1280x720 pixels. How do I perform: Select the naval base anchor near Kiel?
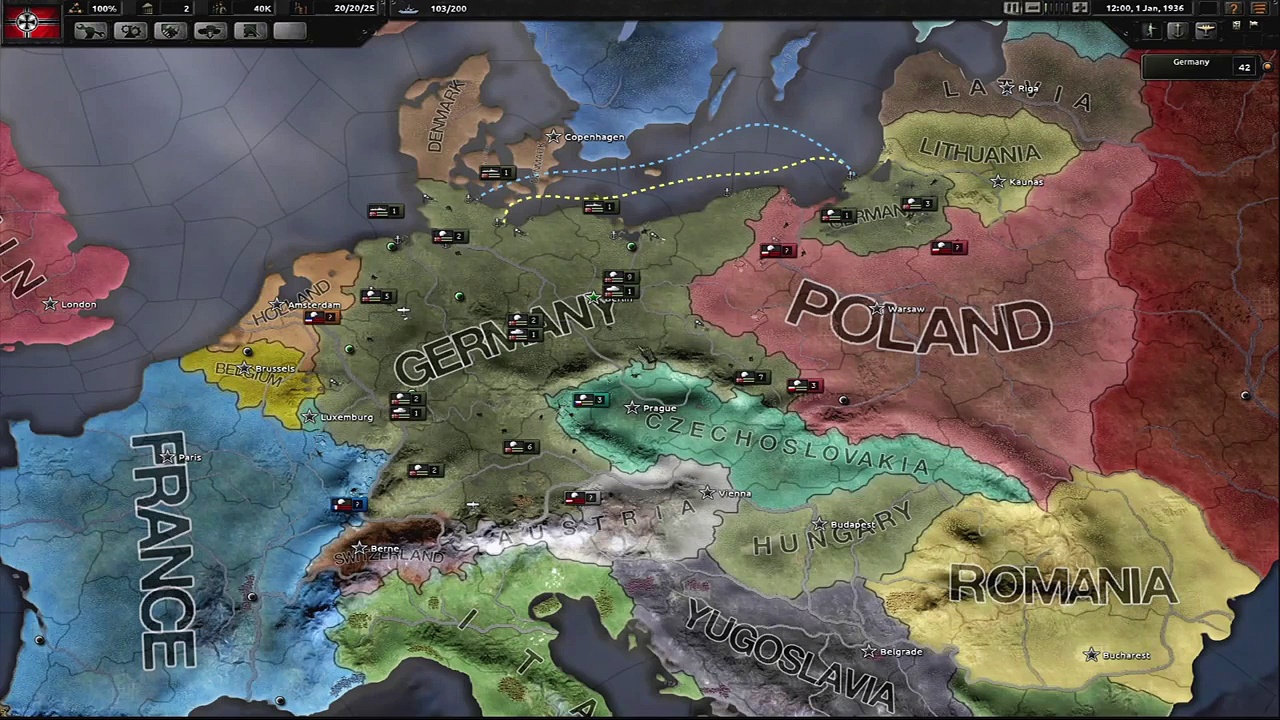click(466, 198)
